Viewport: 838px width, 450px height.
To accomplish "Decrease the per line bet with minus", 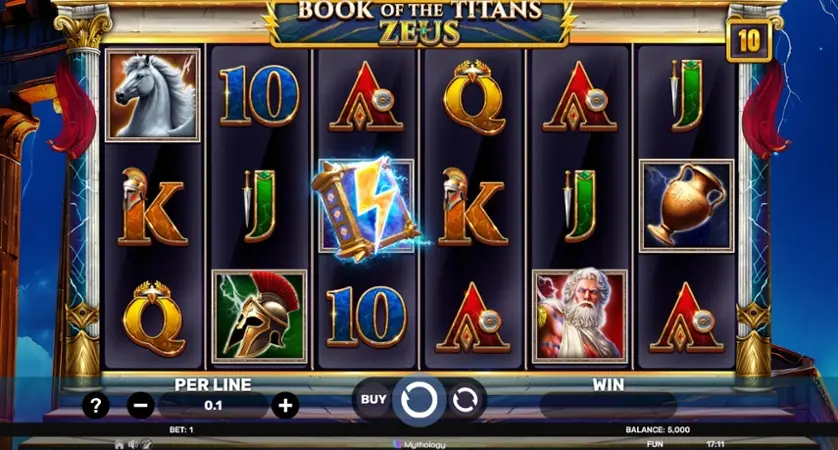I will pyautogui.click(x=141, y=405).
